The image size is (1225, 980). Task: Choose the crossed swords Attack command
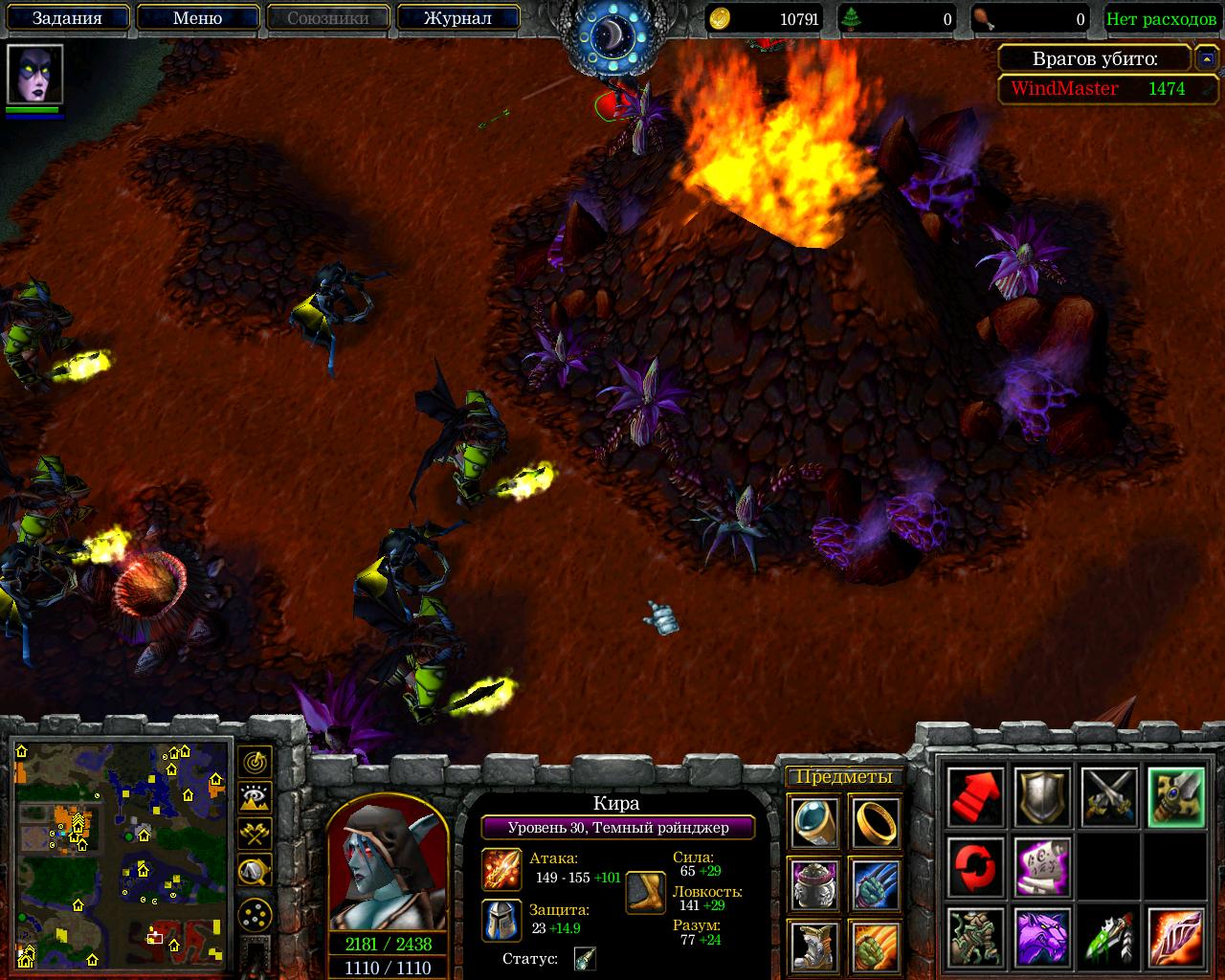coord(1109,796)
